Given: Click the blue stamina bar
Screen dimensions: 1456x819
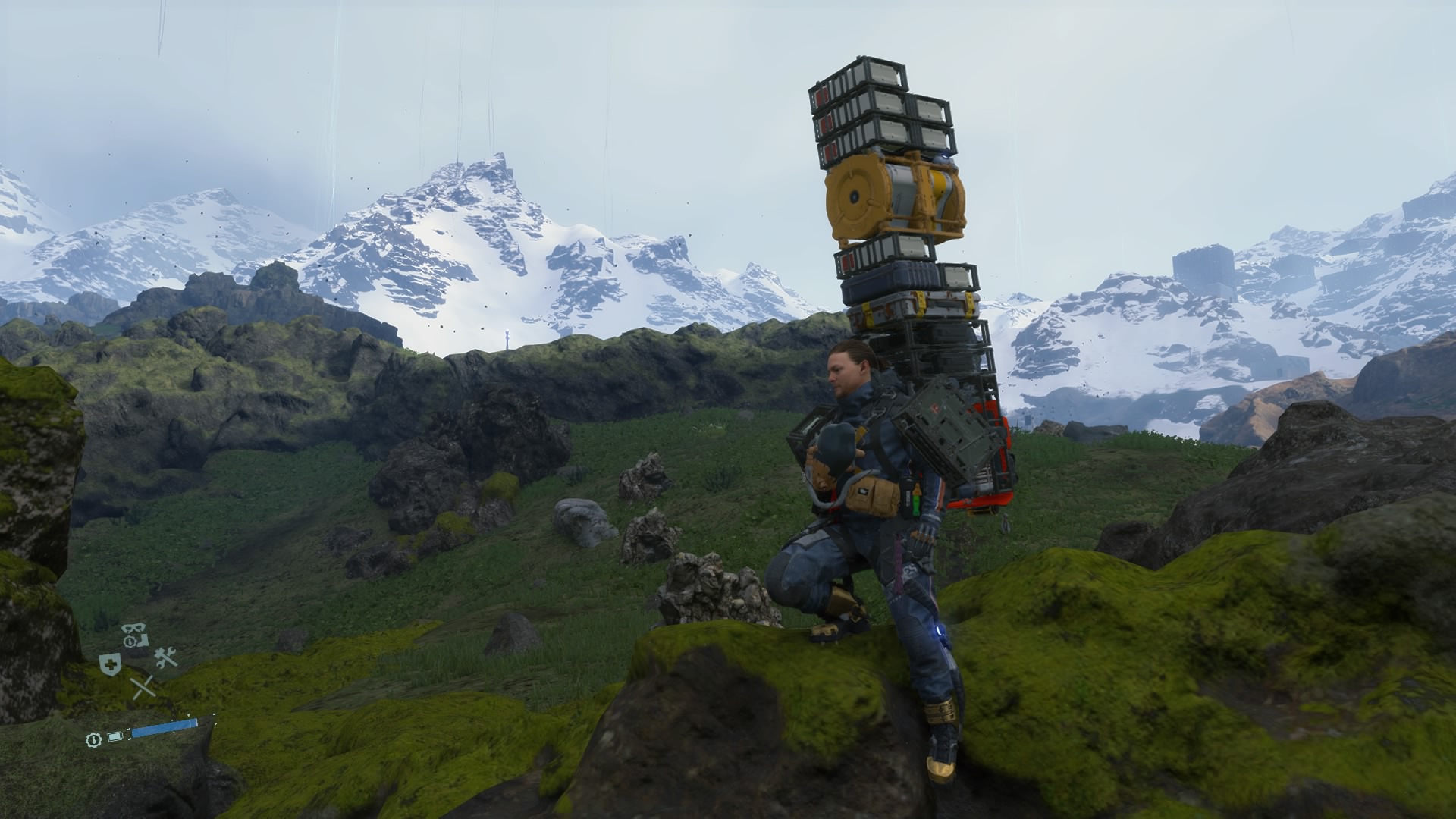Looking at the screenshot, I should (x=163, y=728).
